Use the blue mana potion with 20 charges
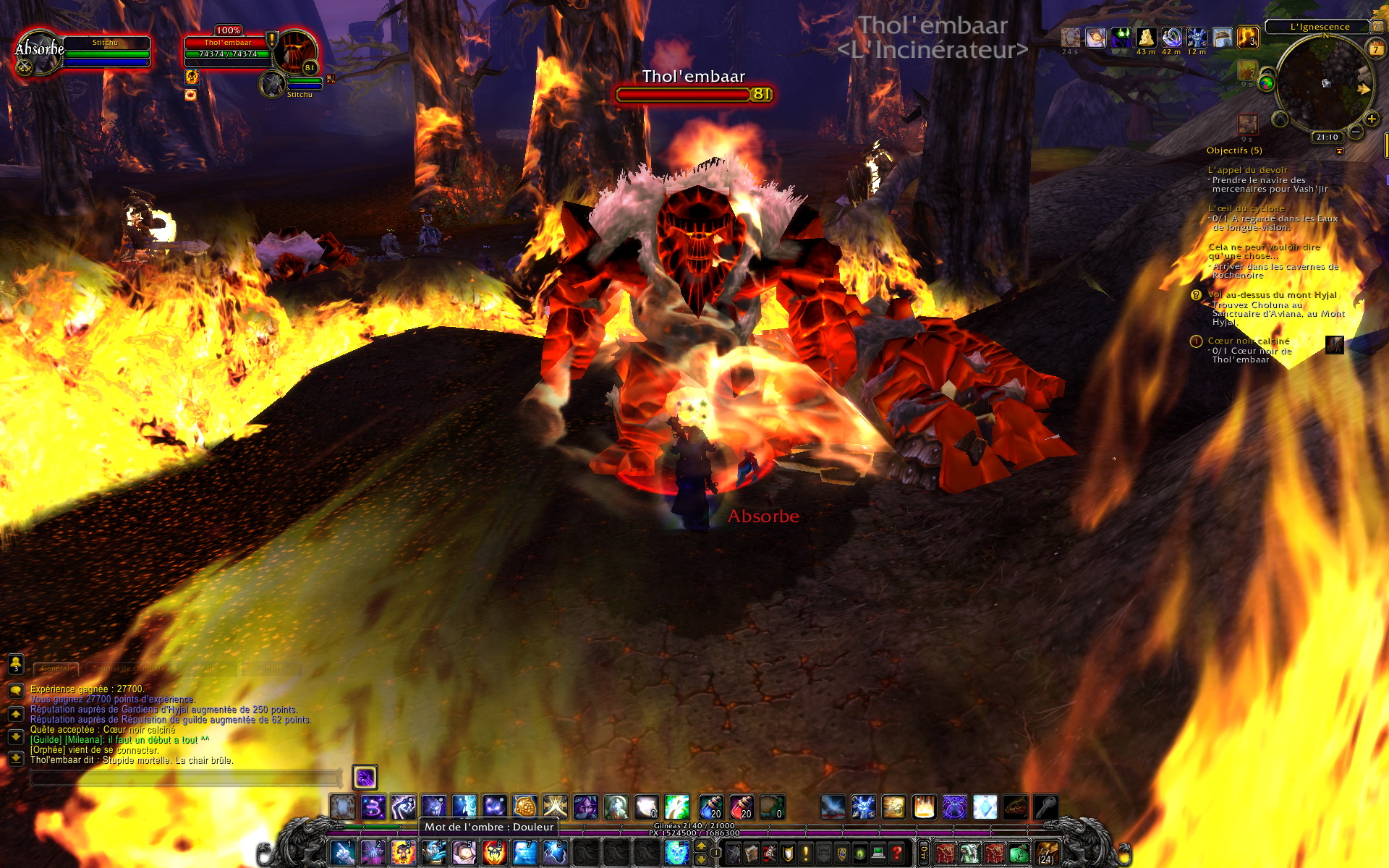This screenshot has height=868, width=1389. (711, 807)
